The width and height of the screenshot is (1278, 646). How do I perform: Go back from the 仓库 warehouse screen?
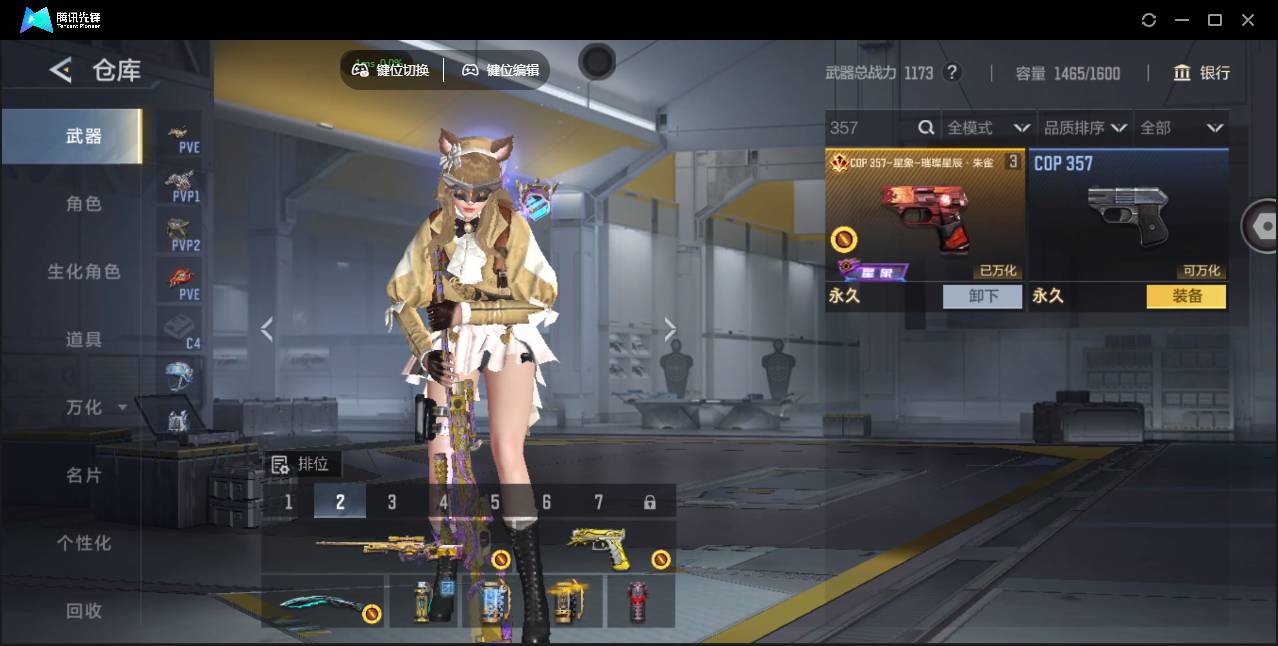click(x=61, y=70)
